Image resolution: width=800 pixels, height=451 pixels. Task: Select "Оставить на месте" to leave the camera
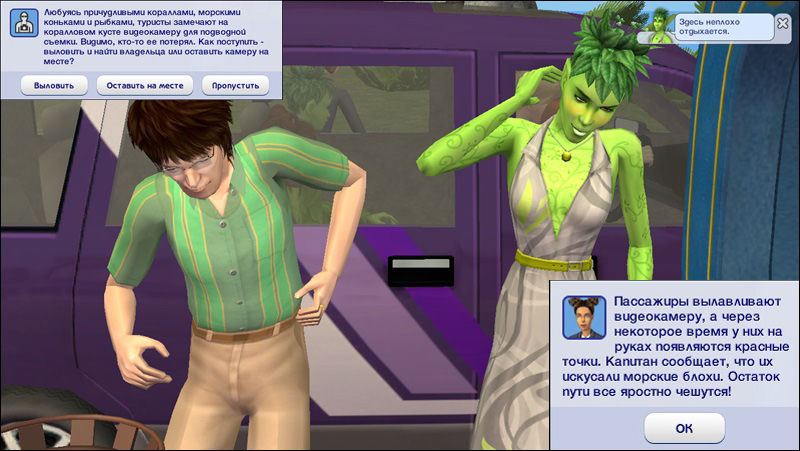[145, 86]
